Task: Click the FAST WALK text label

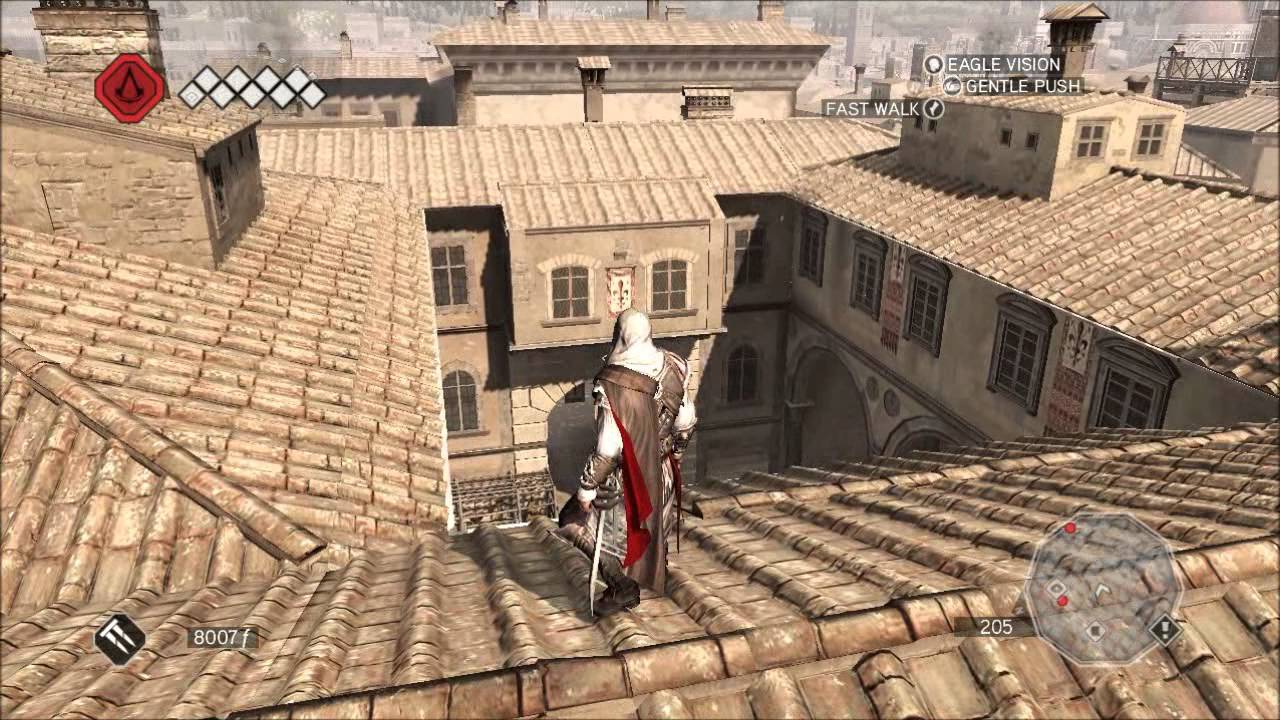Action: coord(873,107)
